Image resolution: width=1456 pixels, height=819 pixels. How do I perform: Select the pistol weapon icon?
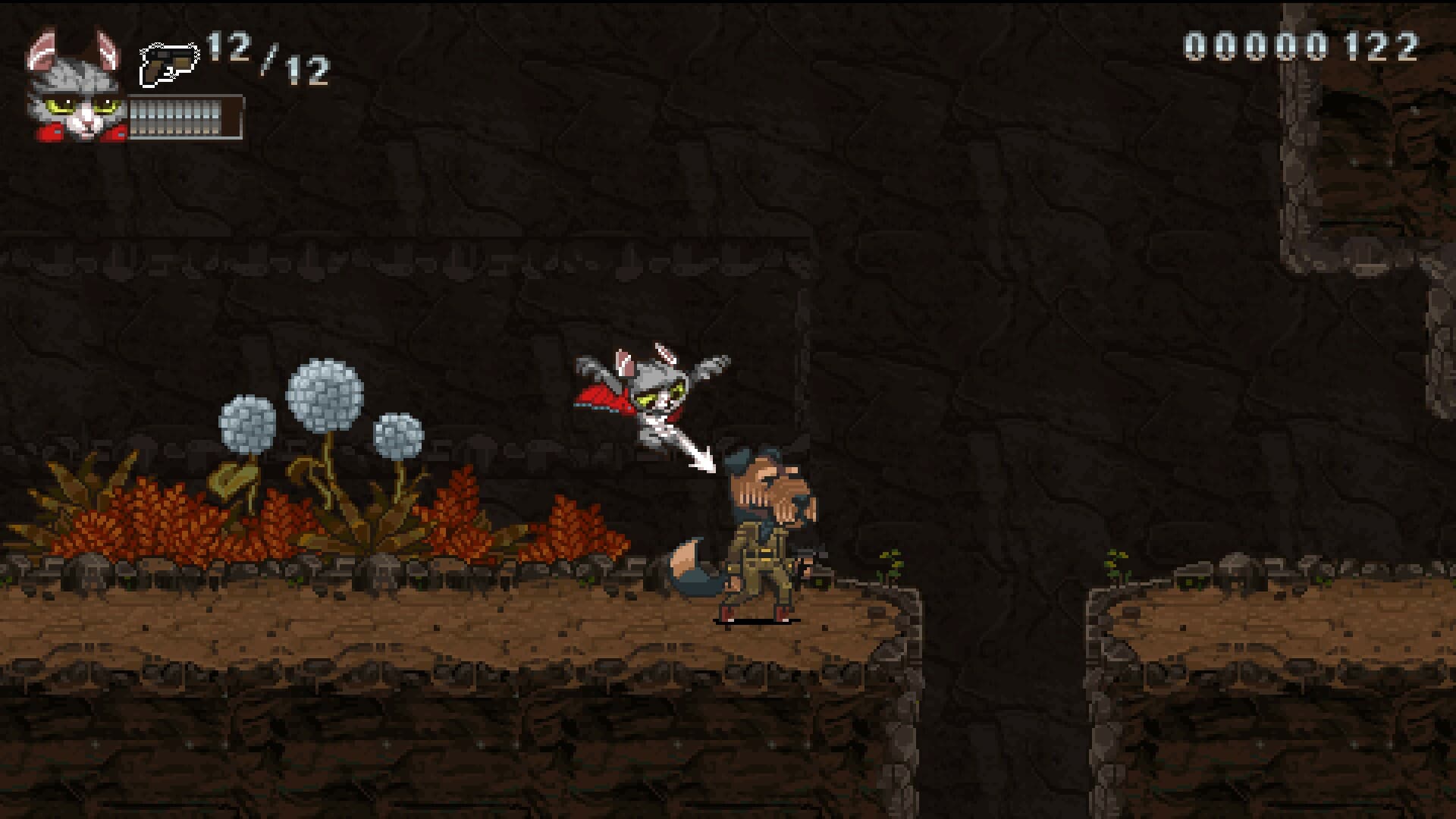click(168, 65)
